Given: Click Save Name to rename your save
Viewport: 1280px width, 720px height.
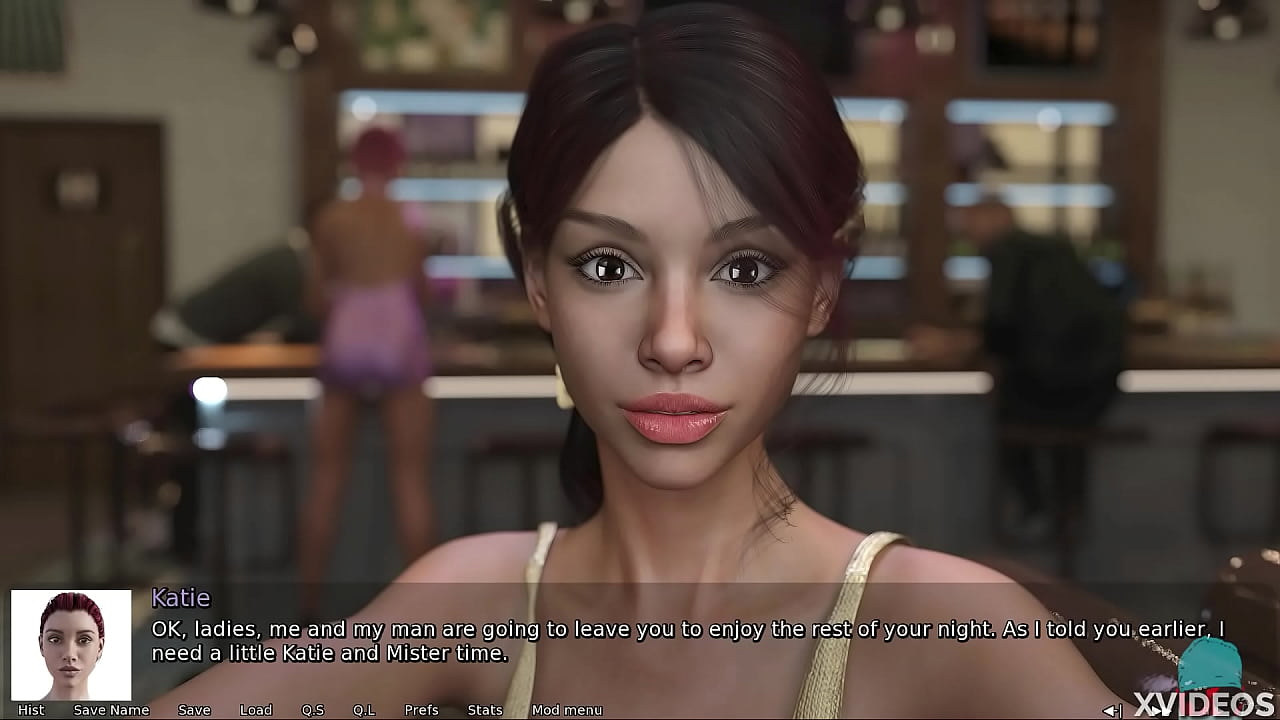Looking at the screenshot, I should [112, 709].
